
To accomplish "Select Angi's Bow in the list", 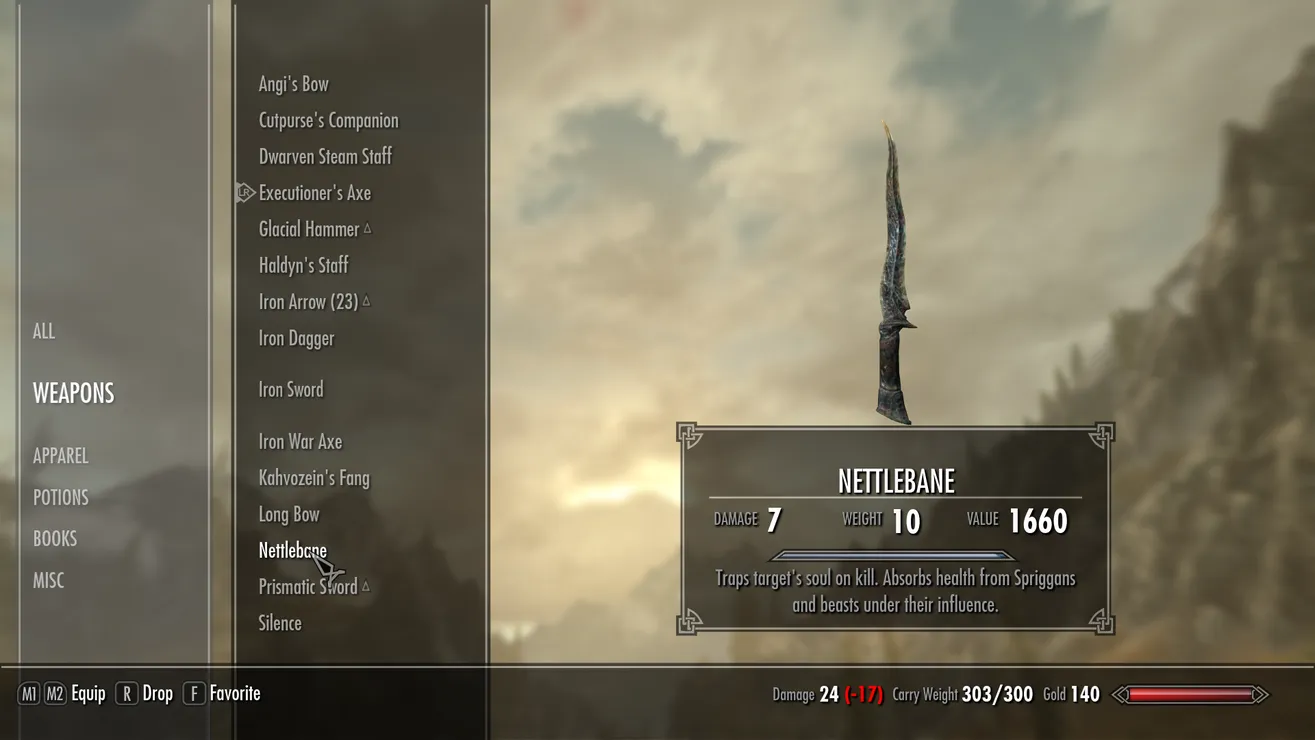I will tap(294, 84).
